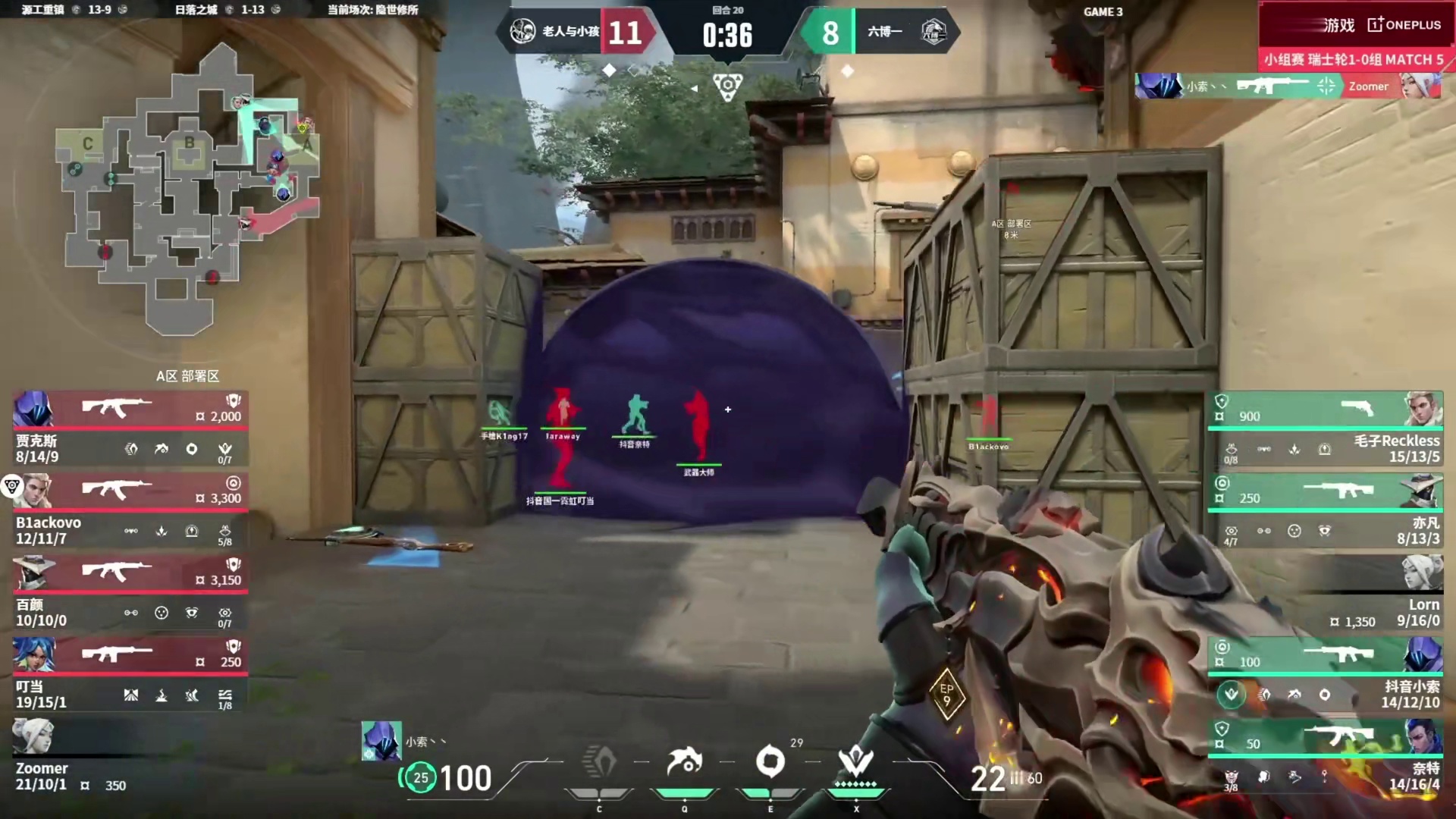Choose 百颜 player row
This screenshot has height=819, width=1456.
130,592
